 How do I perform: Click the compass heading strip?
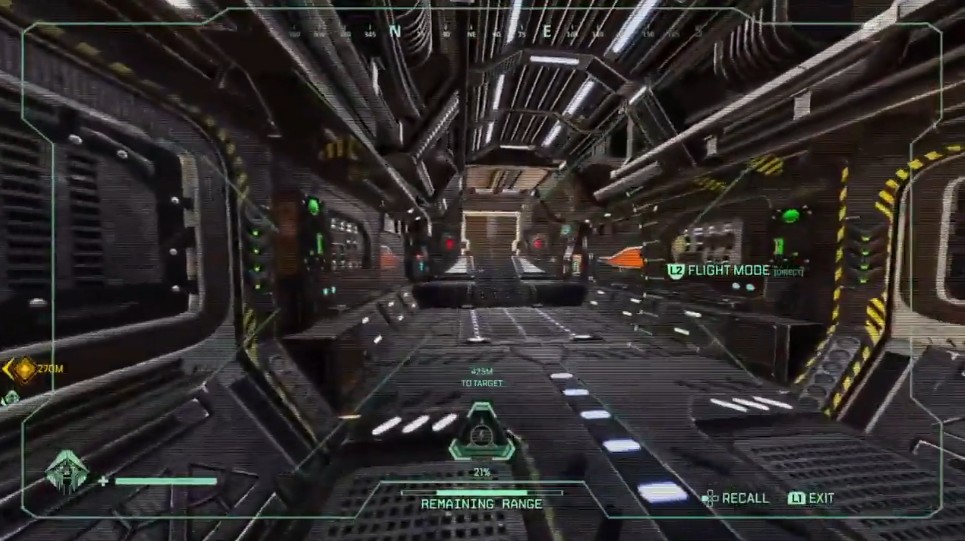(x=482, y=31)
